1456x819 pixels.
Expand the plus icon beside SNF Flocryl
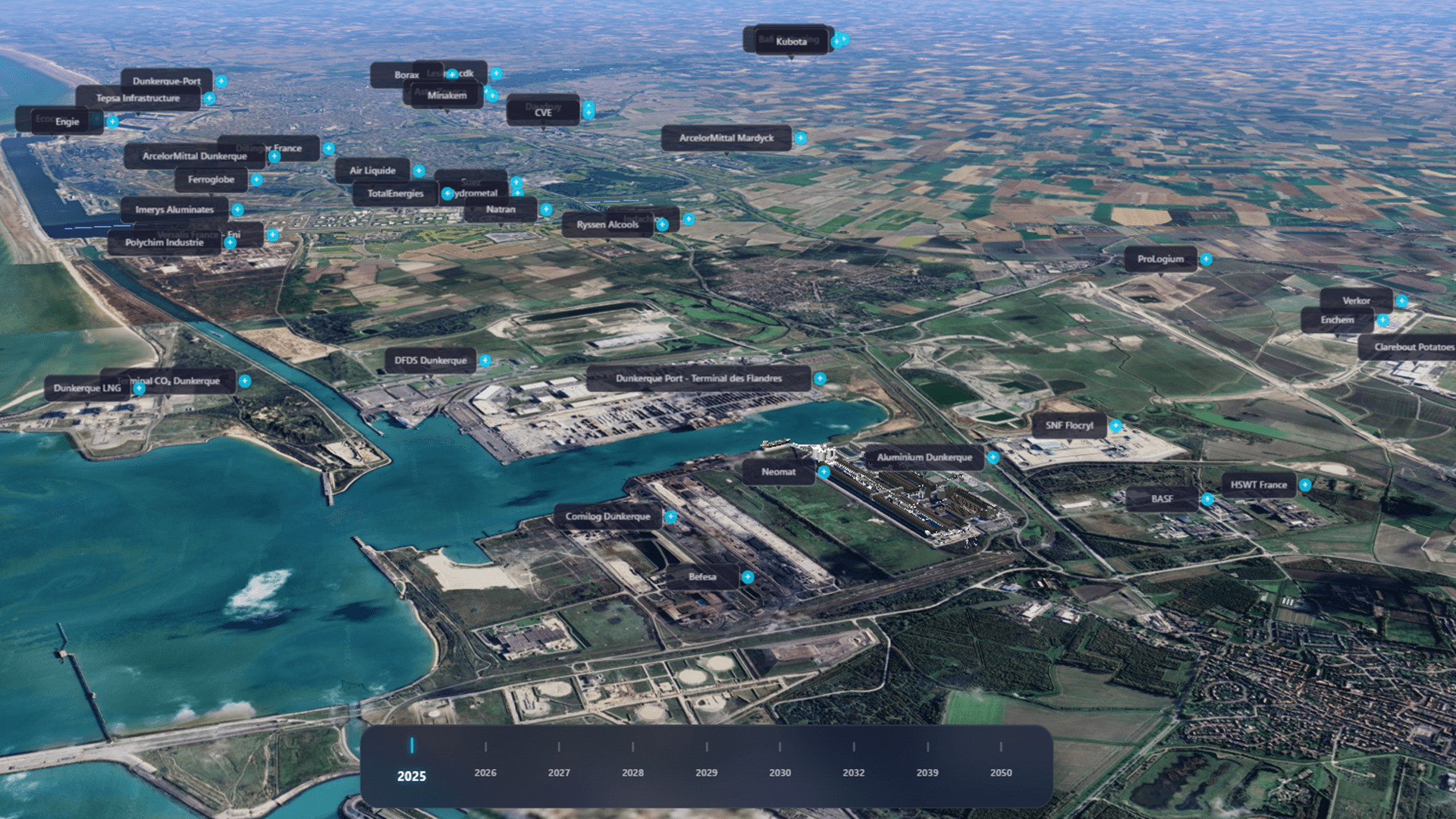coord(1116,426)
